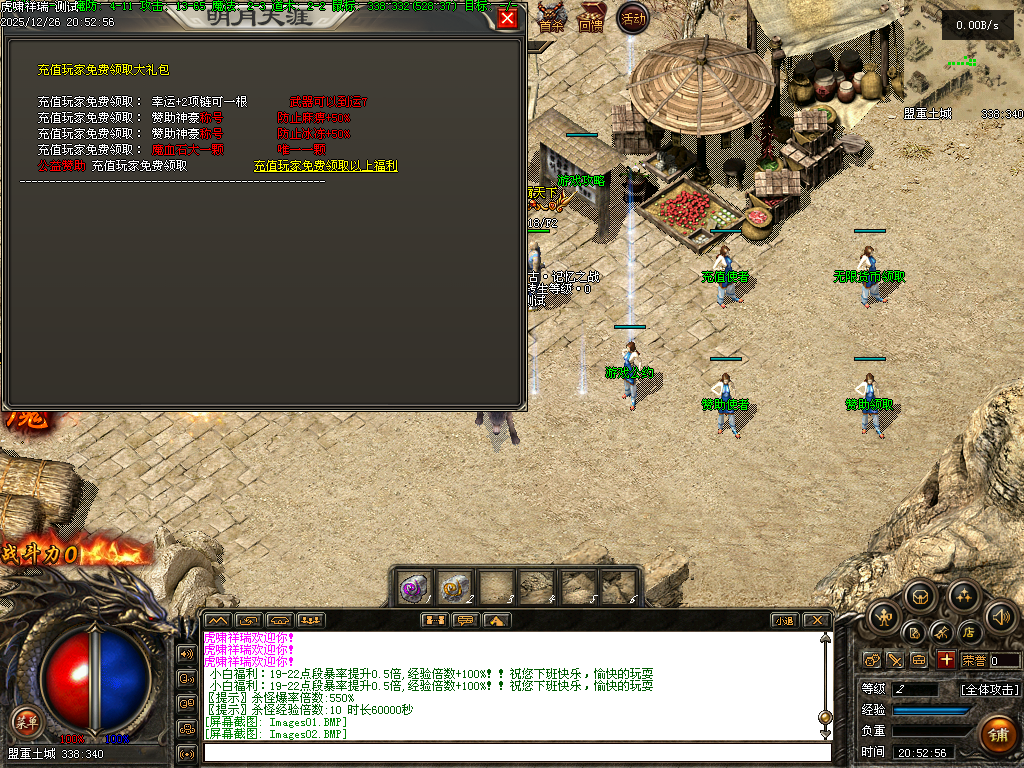Click the speaker sound button in round menu
The height and width of the screenshot is (768, 1024).
1000,617
